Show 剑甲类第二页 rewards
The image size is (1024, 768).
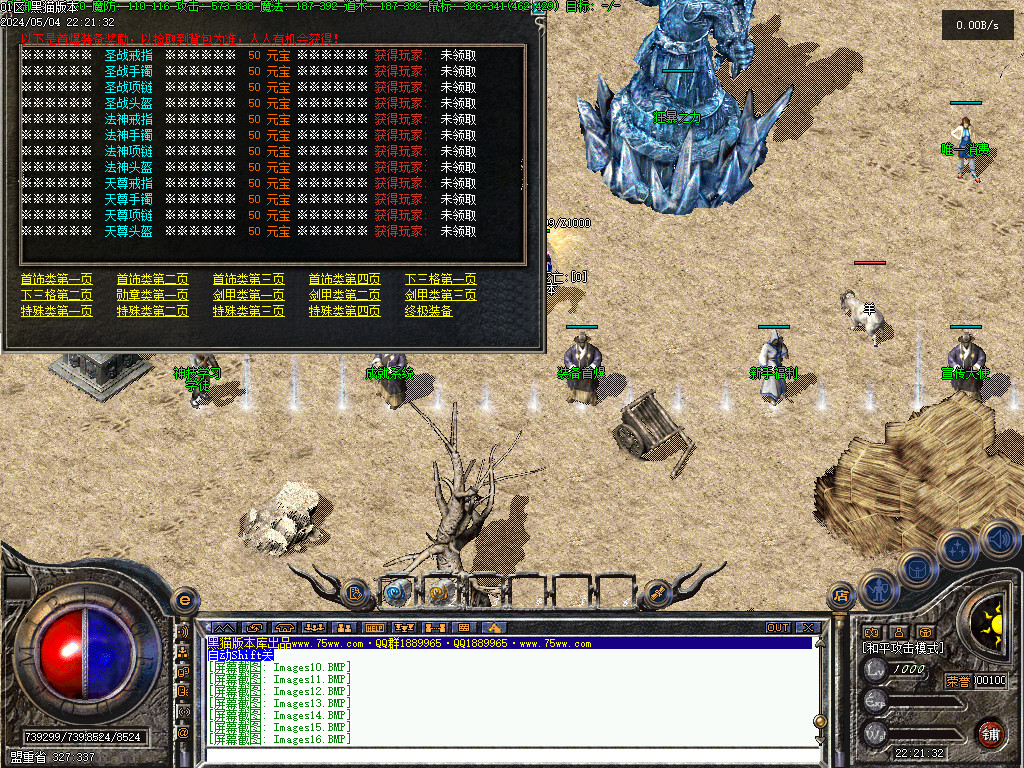click(344, 296)
